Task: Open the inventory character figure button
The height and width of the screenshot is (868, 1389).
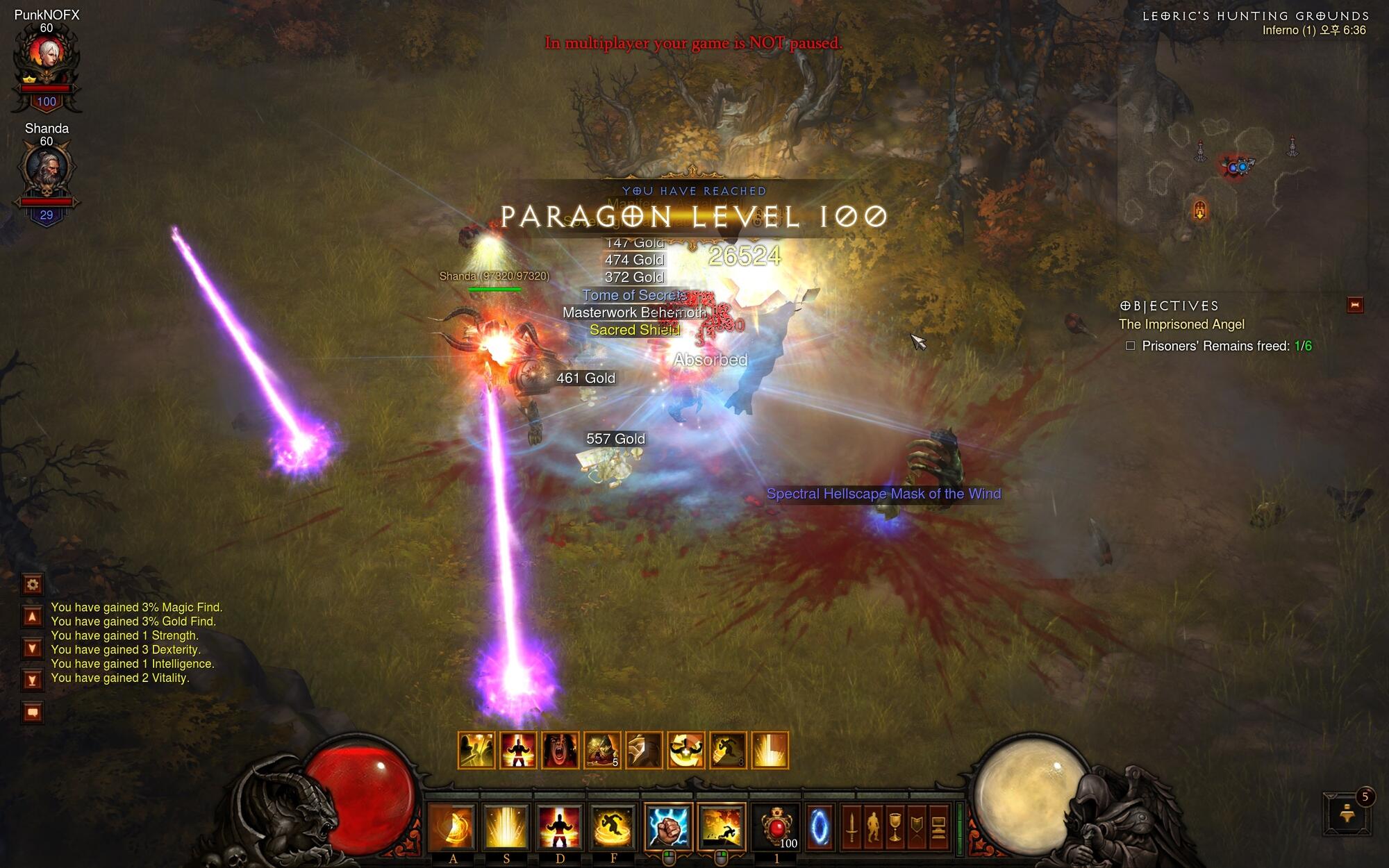Action: 873,828
